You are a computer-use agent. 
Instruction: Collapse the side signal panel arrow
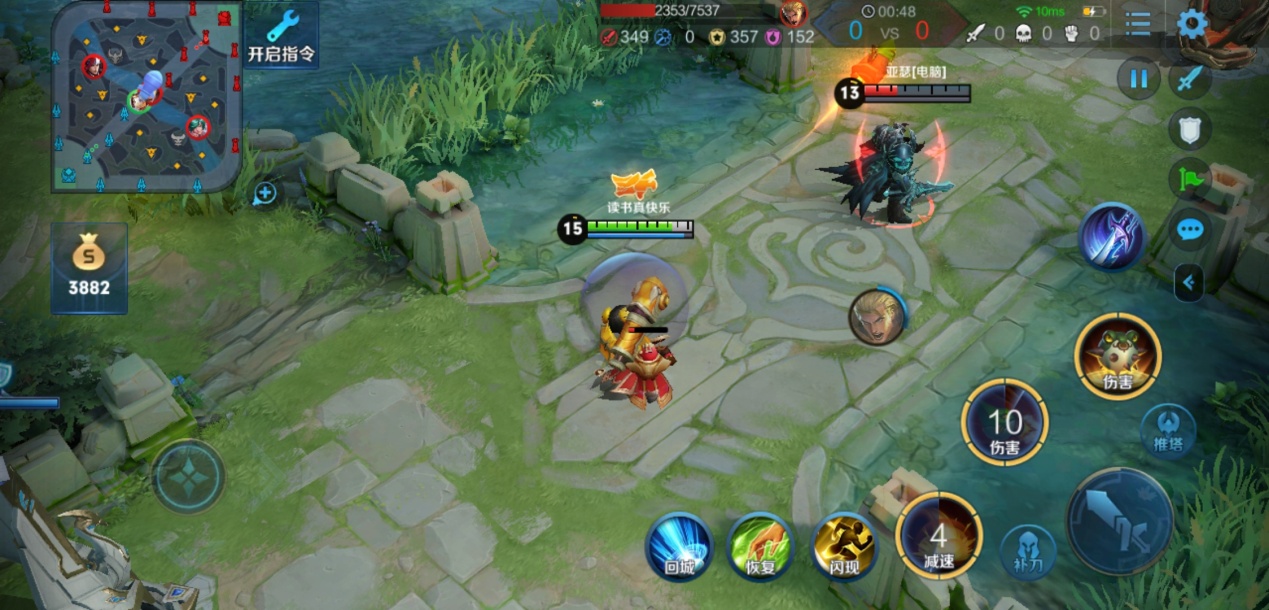(1188, 283)
